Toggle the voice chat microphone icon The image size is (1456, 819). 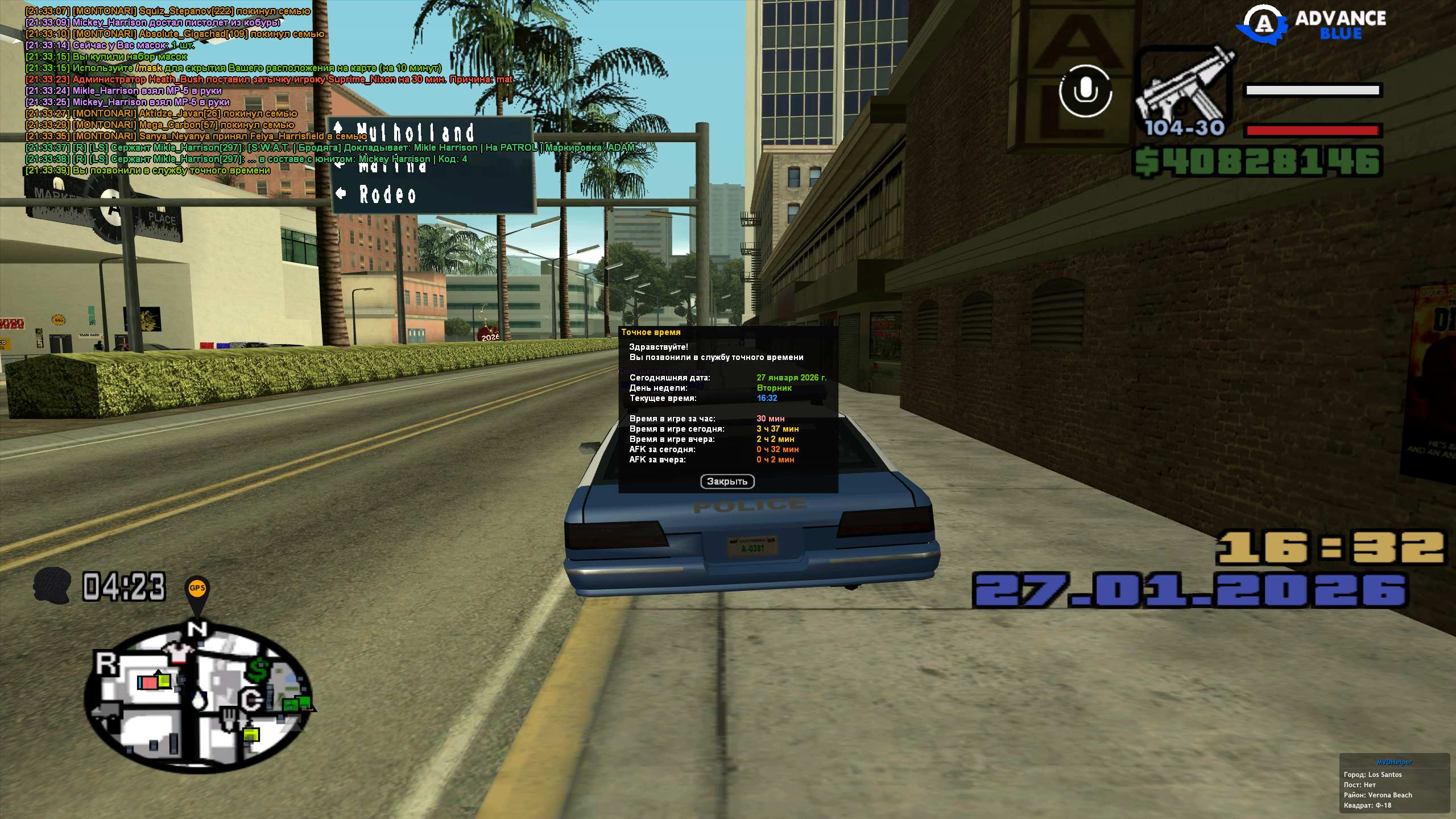pos(1085,92)
